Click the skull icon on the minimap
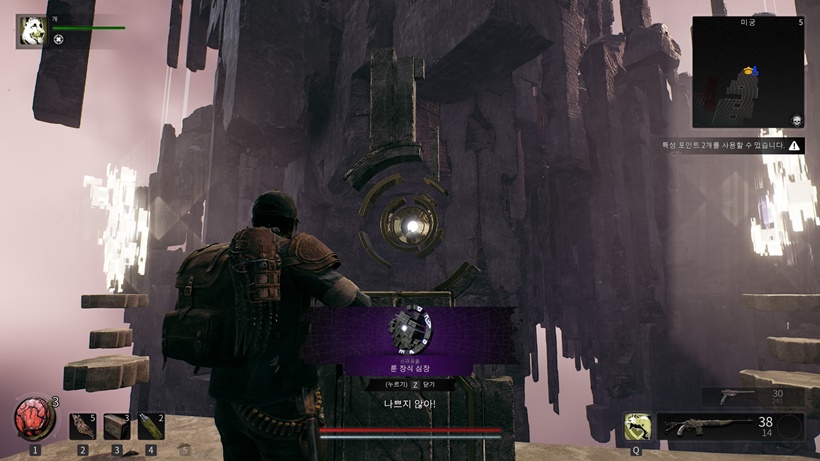 [797, 120]
